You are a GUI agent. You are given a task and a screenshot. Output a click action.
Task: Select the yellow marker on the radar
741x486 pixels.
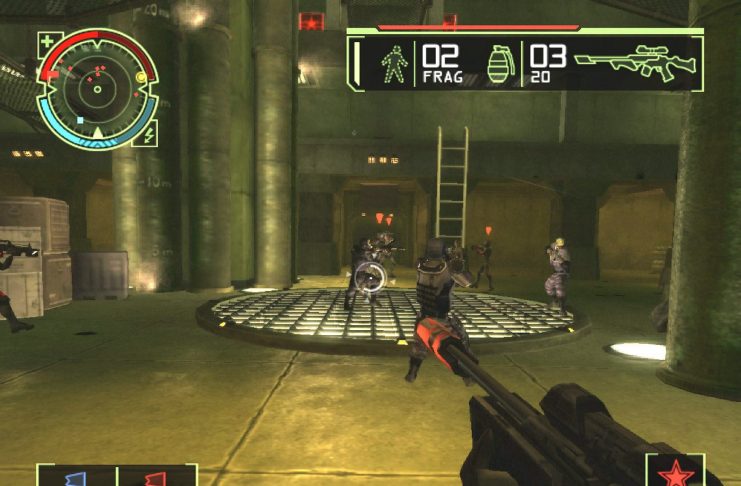[x=140, y=77]
